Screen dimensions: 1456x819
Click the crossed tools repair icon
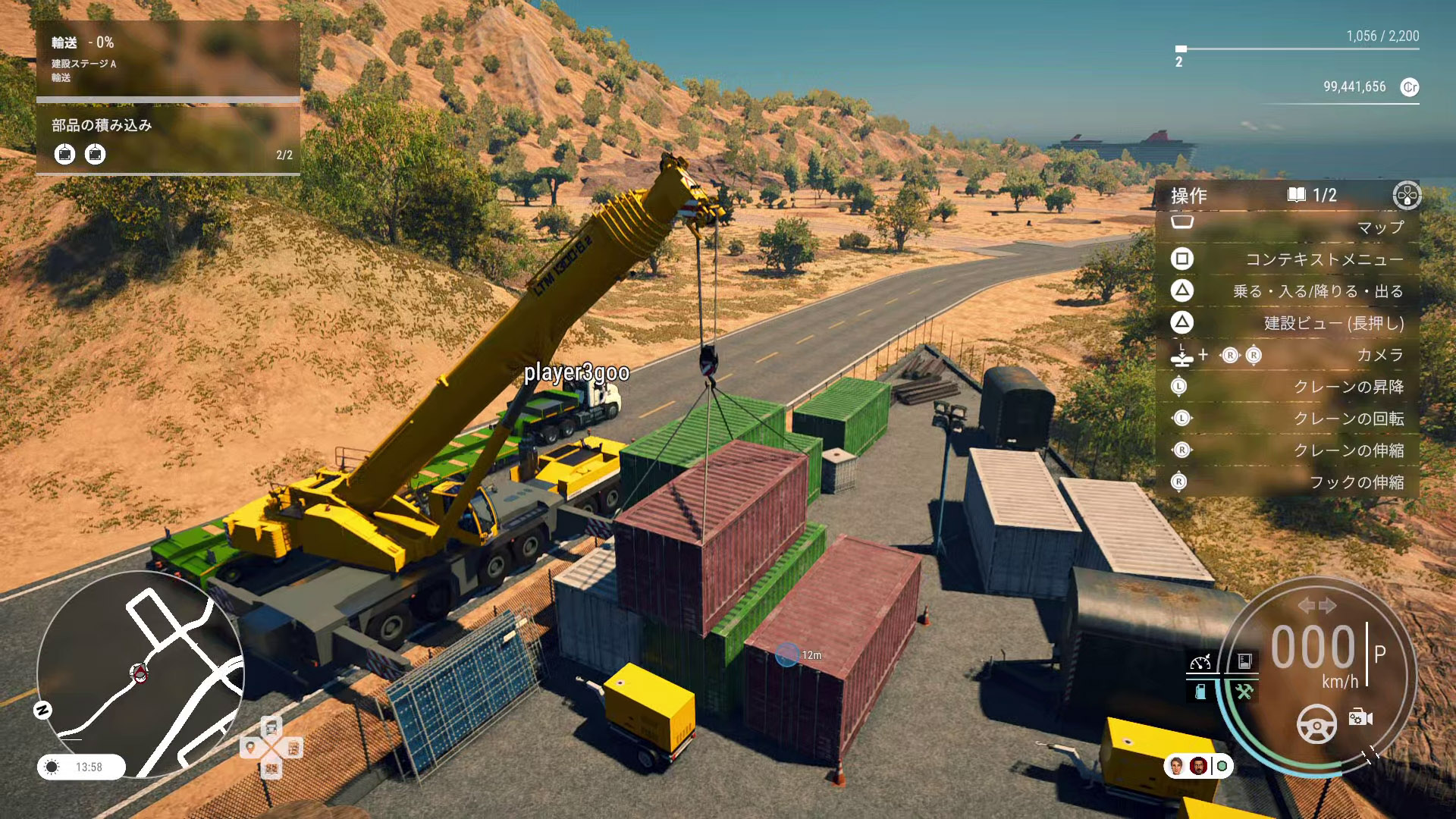1244,692
